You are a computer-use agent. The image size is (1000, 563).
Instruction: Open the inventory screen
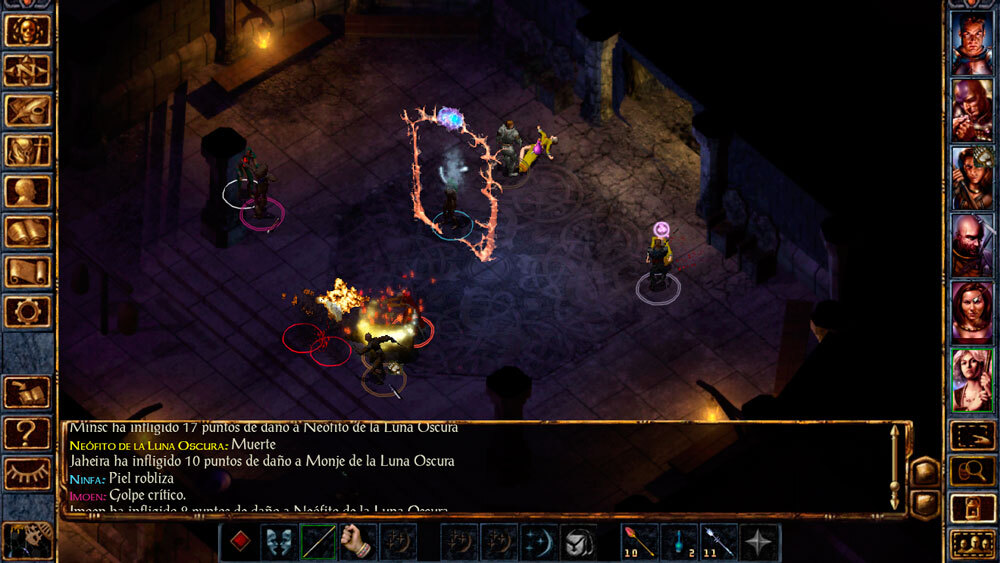[27, 151]
